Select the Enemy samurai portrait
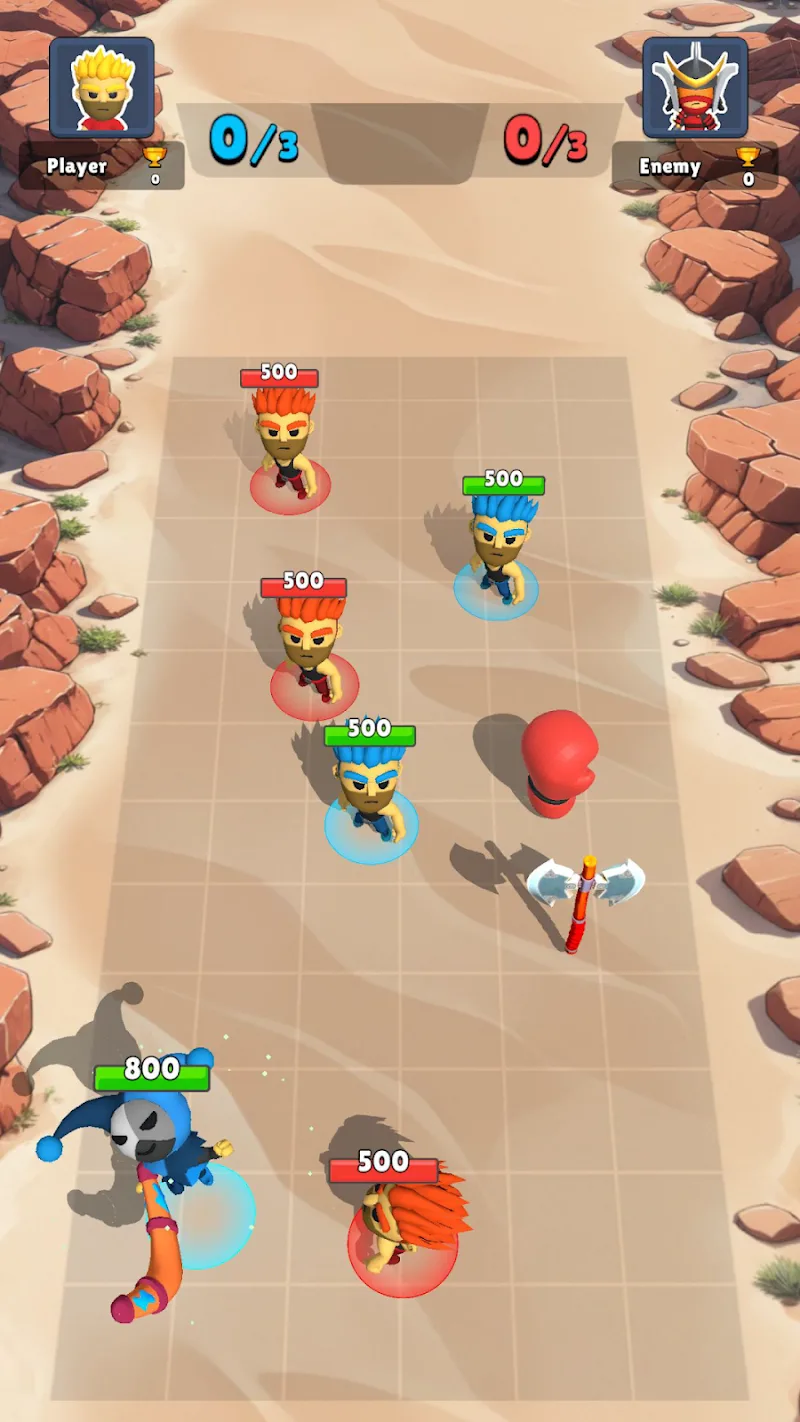This screenshot has width=800, height=1422. click(695, 88)
